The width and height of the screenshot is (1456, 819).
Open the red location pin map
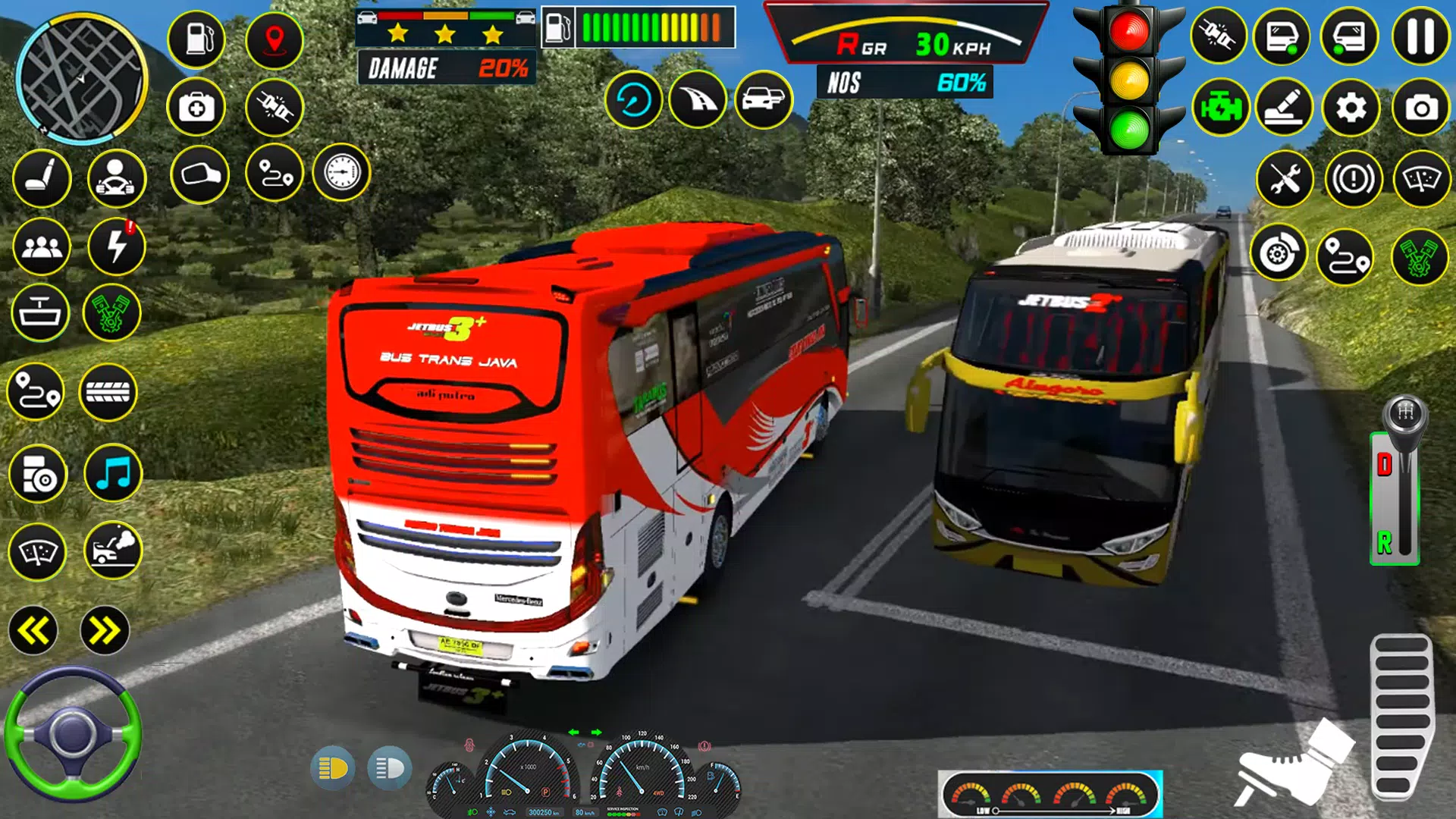[275, 39]
